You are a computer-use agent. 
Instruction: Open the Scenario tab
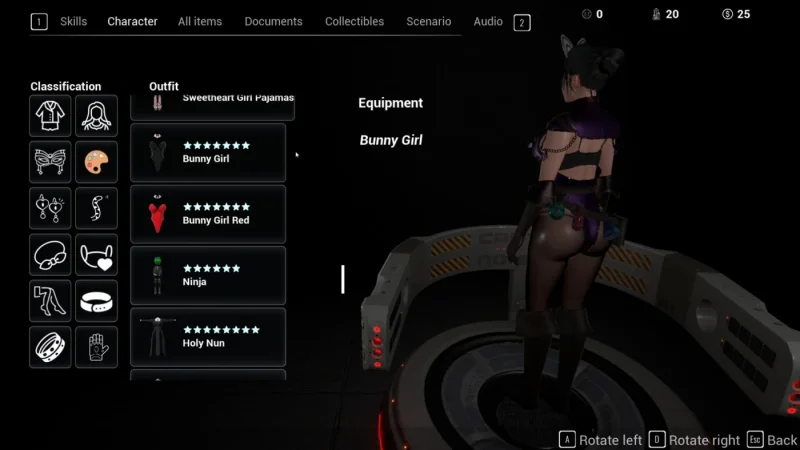pos(428,21)
